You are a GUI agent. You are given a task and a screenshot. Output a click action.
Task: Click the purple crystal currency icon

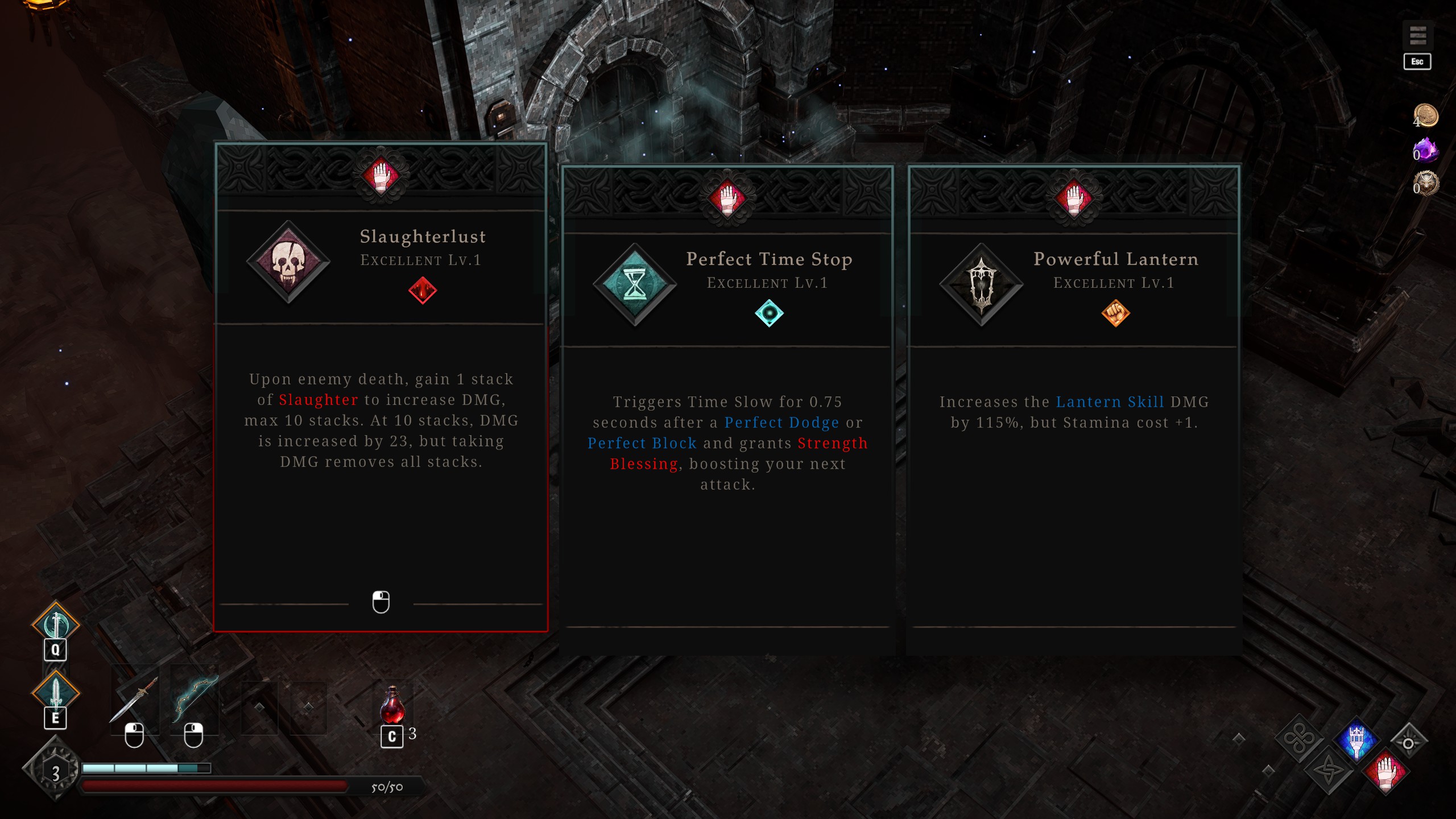pyautogui.click(x=1426, y=150)
